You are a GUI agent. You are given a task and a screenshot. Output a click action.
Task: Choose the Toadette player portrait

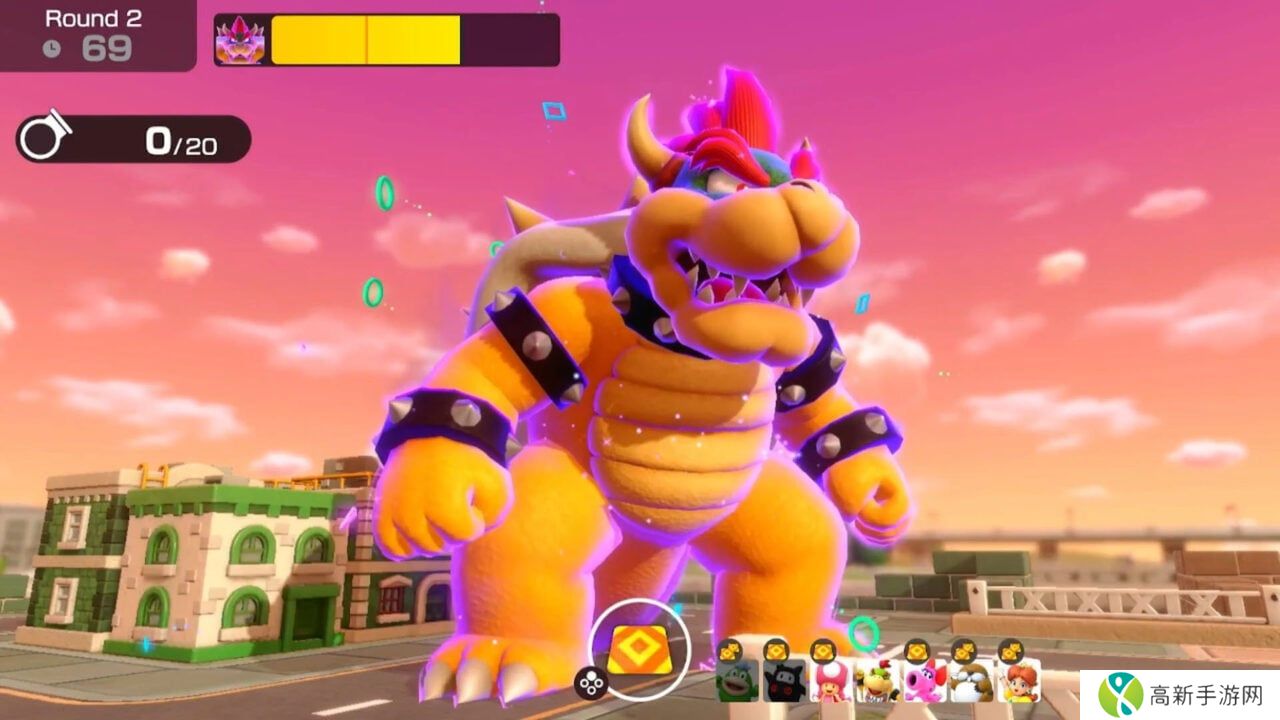coord(830,680)
